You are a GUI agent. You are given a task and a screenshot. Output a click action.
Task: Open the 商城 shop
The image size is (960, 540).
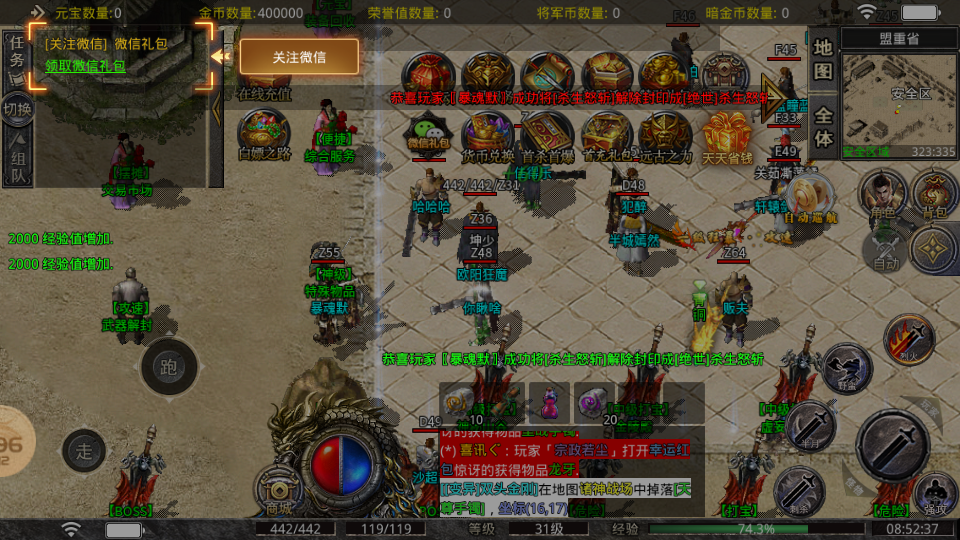pos(280,490)
